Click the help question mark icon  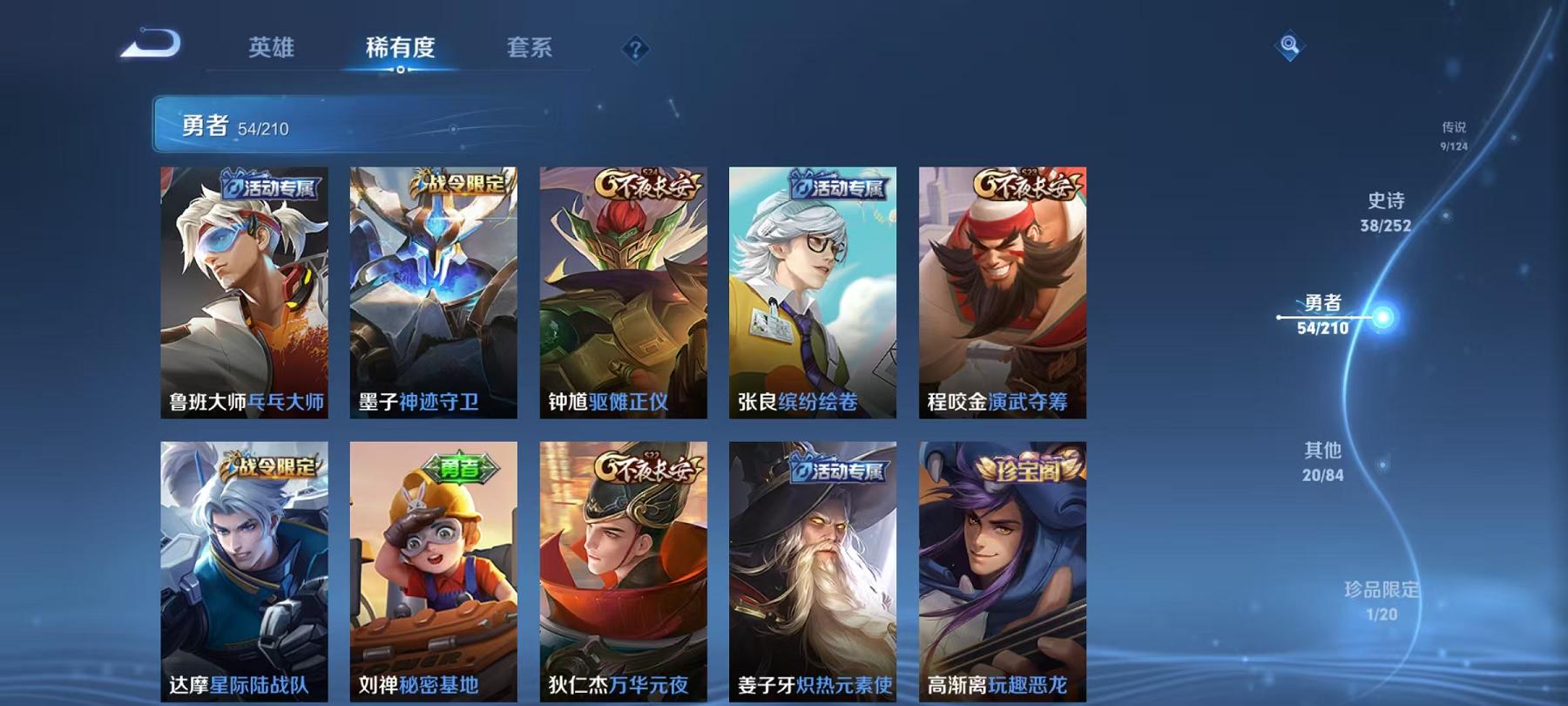tap(637, 50)
